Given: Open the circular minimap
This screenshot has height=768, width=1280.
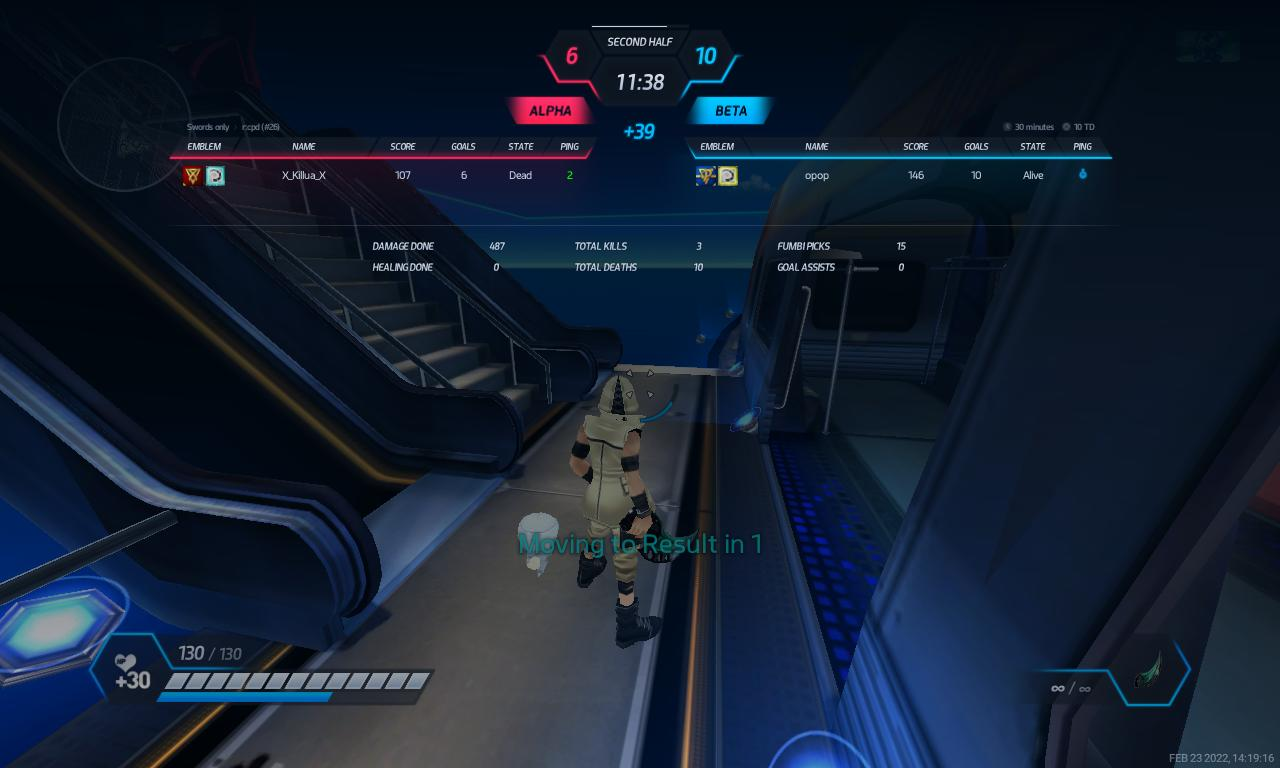Looking at the screenshot, I should point(124,124).
